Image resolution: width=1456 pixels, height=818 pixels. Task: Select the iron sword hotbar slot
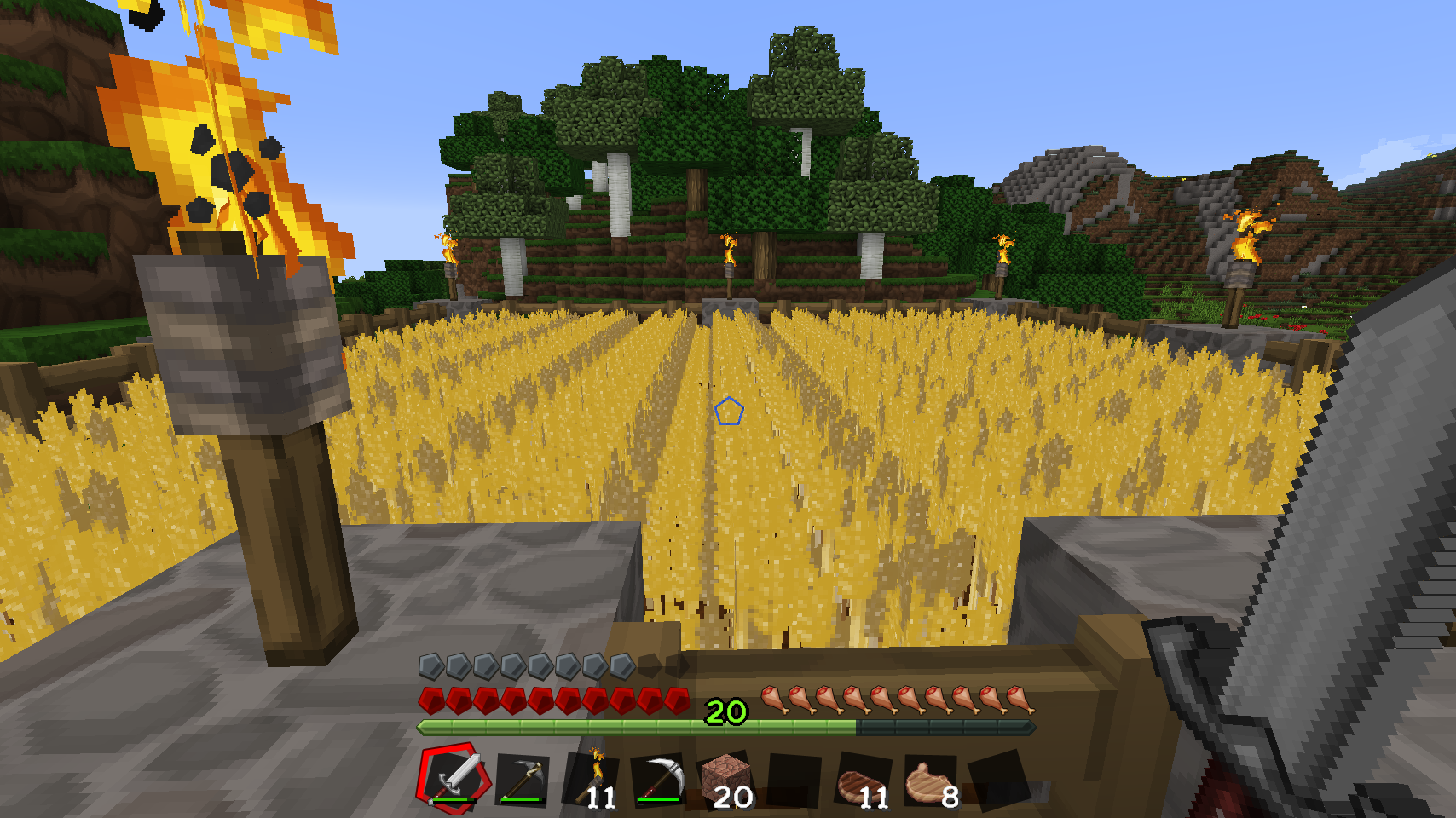tap(455, 777)
